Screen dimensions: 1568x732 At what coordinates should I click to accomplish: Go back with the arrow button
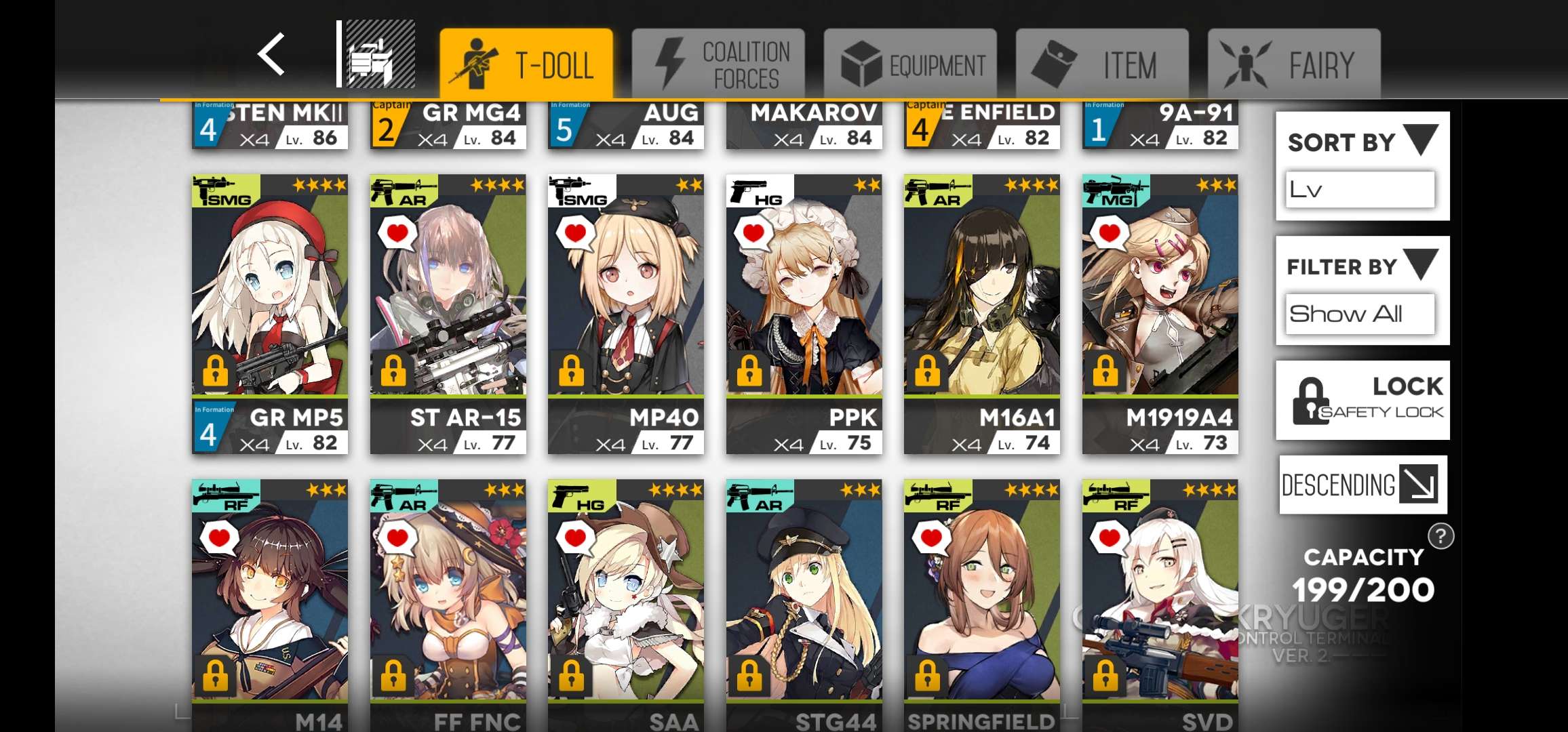(271, 54)
